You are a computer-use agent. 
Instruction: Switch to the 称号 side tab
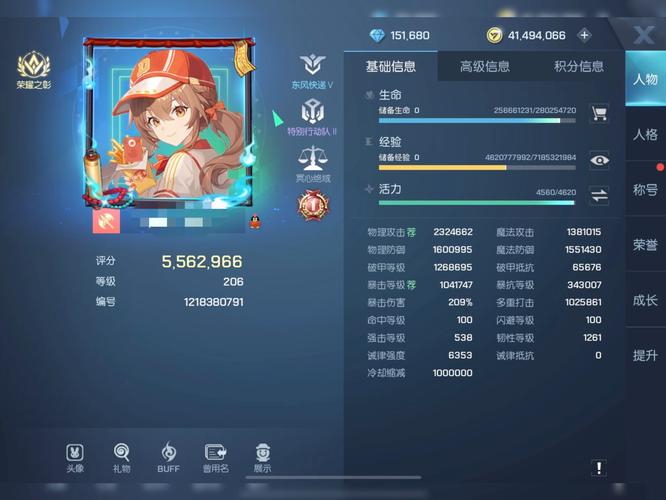(645, 190)
